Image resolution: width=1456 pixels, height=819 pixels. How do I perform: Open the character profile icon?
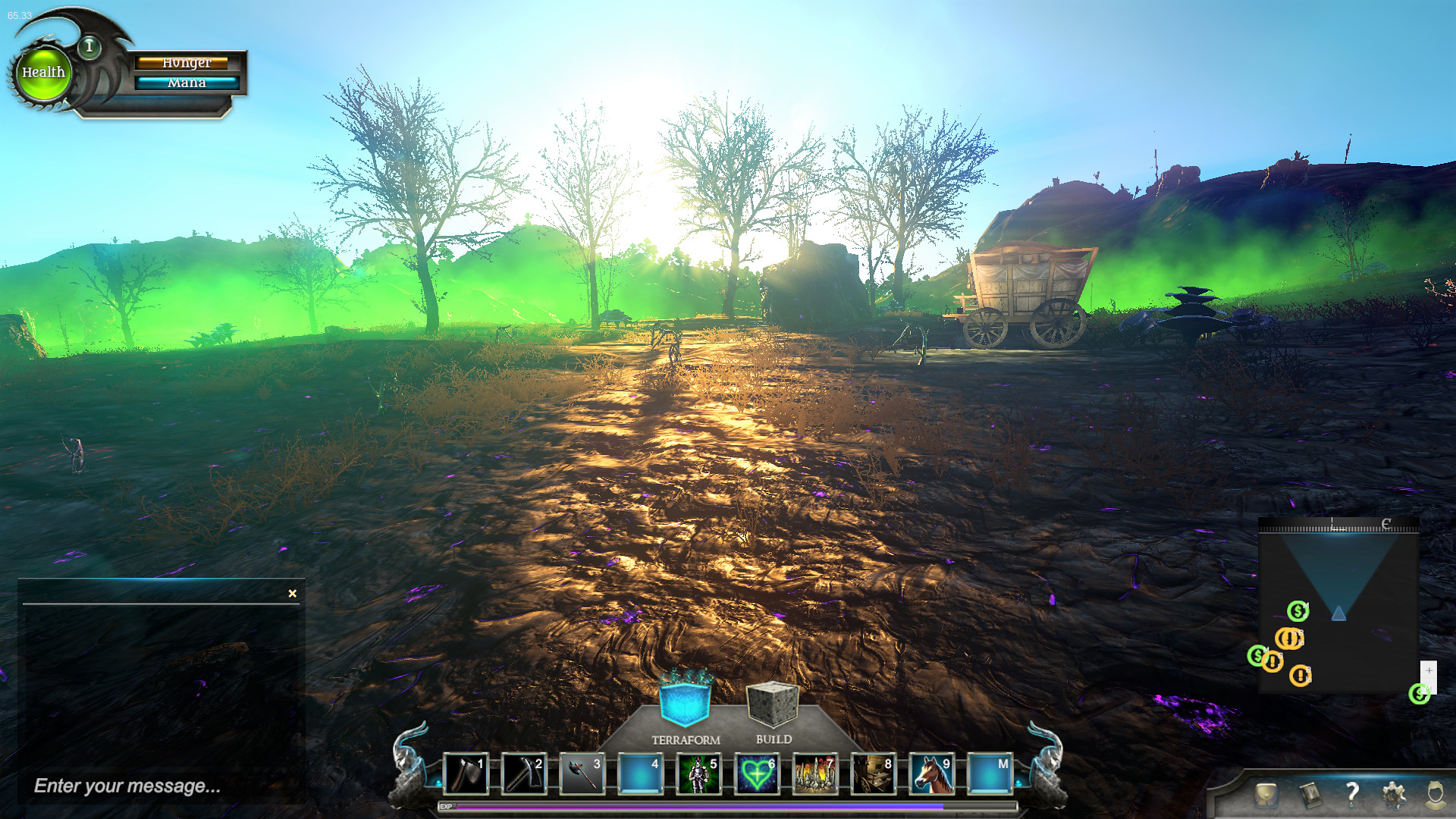1435,795
